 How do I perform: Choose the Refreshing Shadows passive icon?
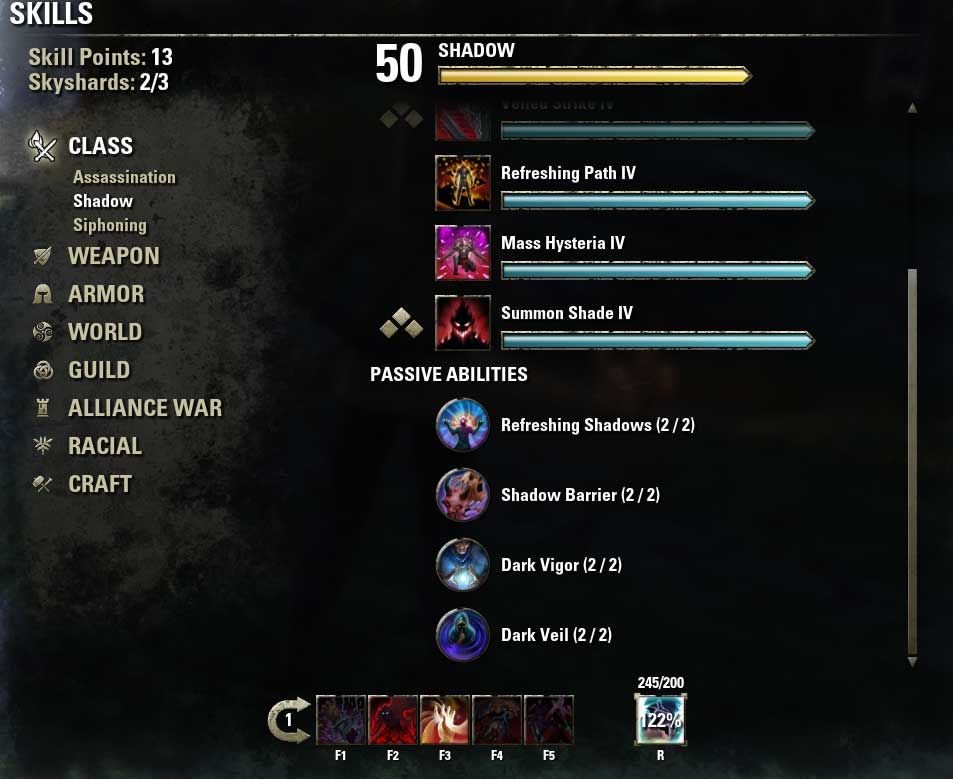[463, 425]
